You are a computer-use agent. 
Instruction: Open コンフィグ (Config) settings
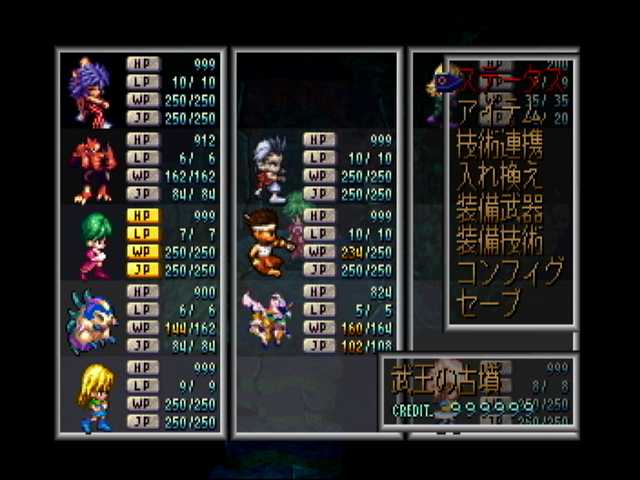click(508, 273)
